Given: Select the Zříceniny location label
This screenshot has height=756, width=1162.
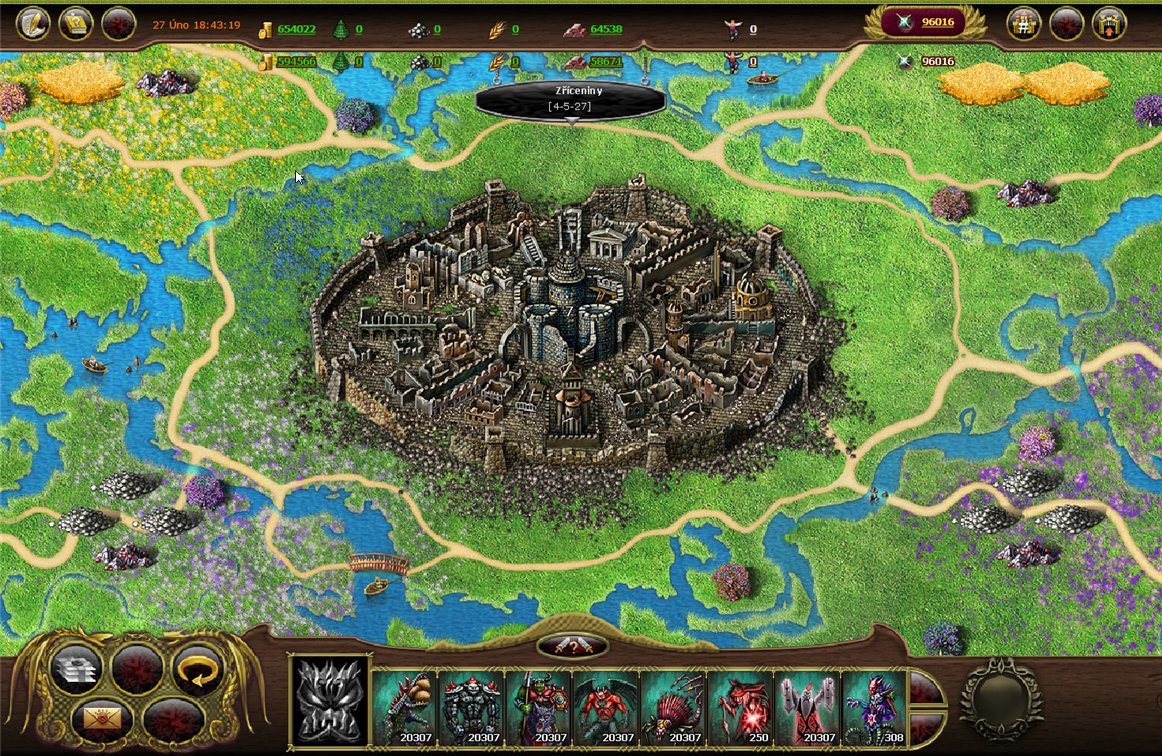Looking at the screenshot, I should tap(571, 97).
